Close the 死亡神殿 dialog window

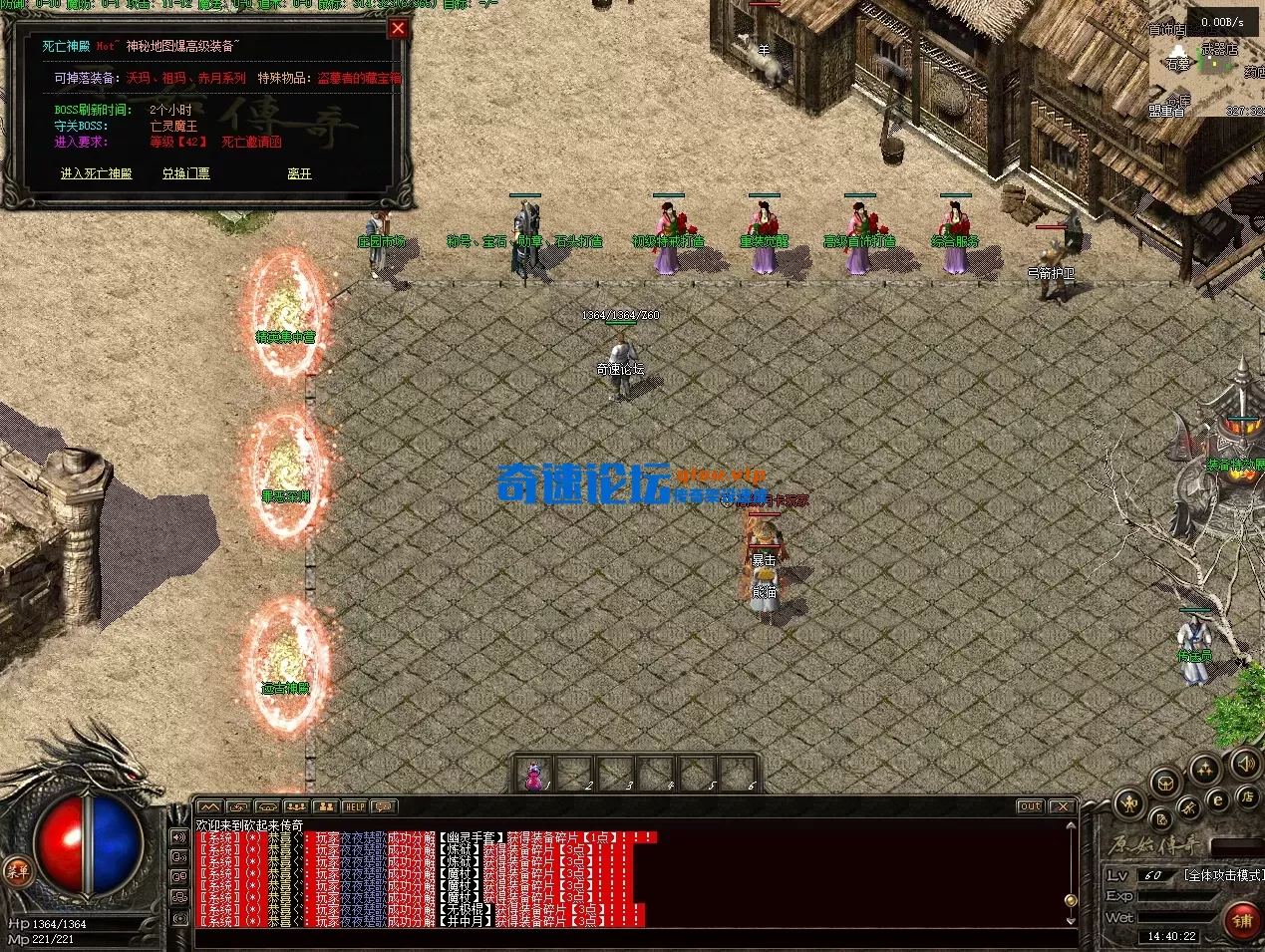[x=398, y=29]
